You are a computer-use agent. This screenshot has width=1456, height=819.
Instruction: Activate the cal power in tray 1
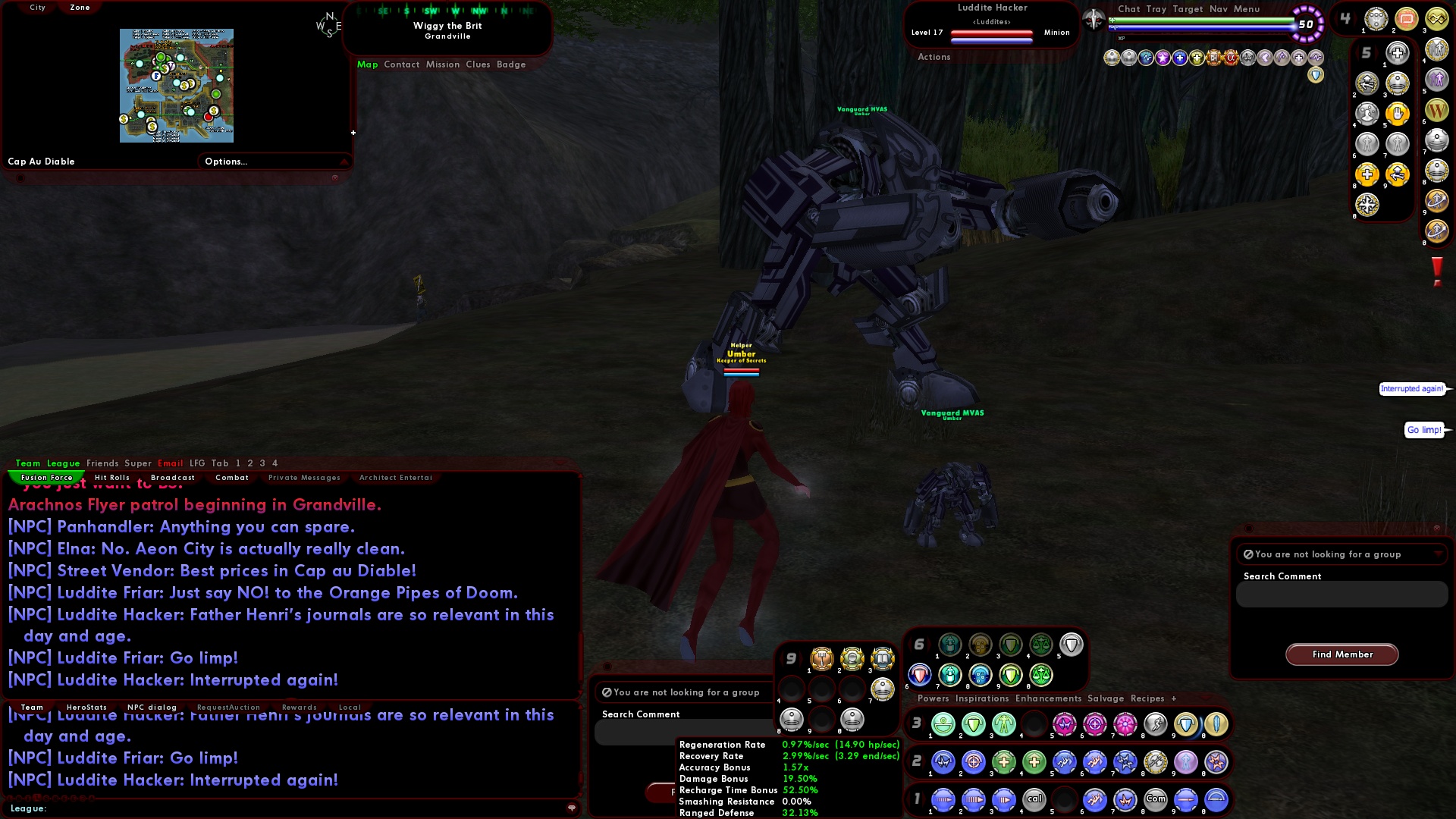tap(1035, 799)
